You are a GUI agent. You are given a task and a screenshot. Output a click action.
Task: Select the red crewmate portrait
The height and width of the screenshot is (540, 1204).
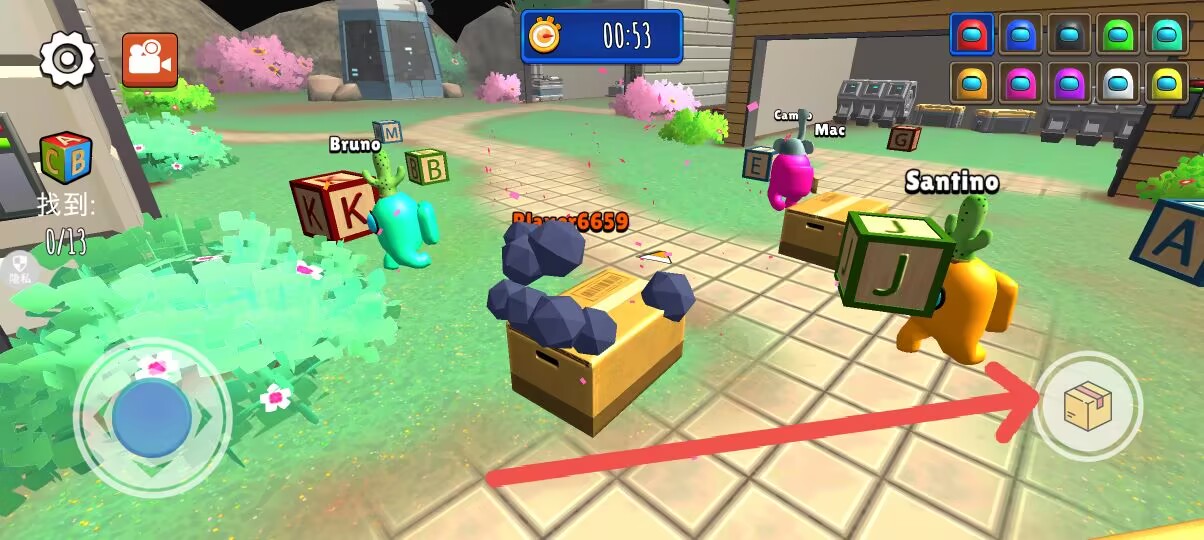pos(971,35)
